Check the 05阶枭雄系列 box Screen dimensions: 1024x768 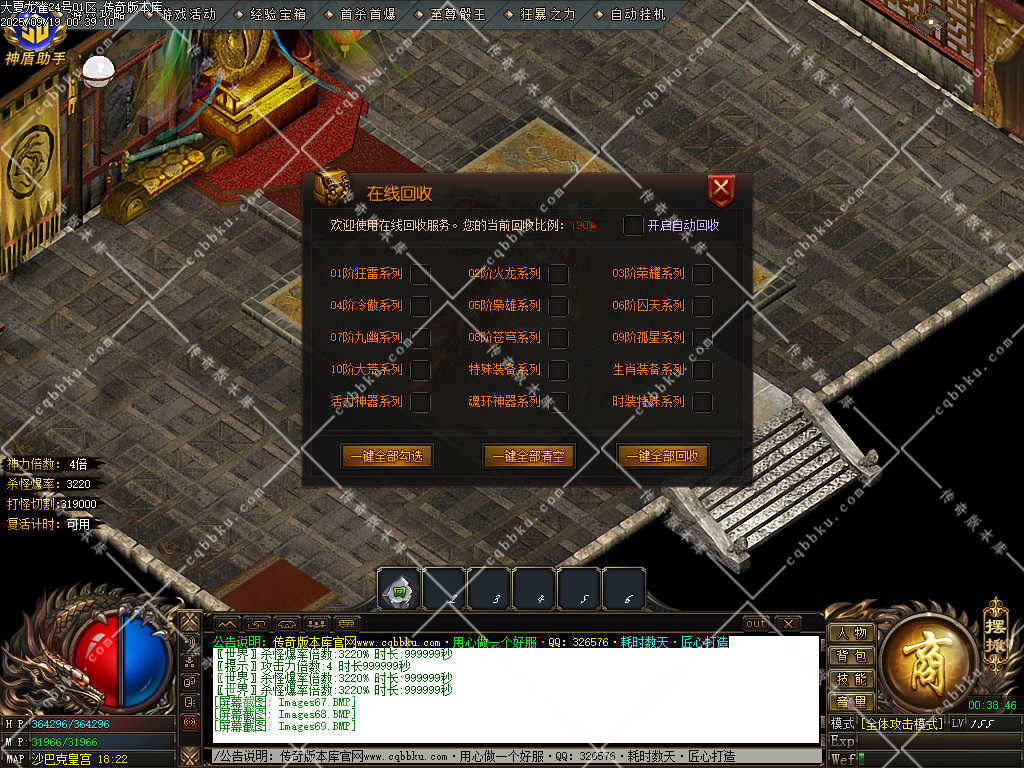pos(558,306)
